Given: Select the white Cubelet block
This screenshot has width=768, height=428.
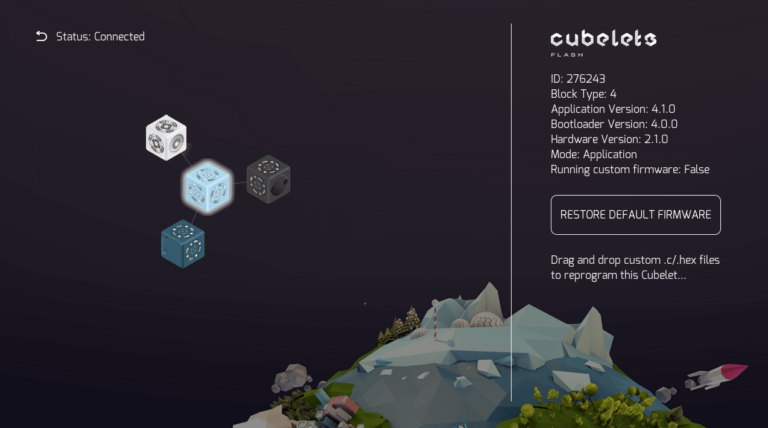Looking at the screenshot, I should pos(166,138).
